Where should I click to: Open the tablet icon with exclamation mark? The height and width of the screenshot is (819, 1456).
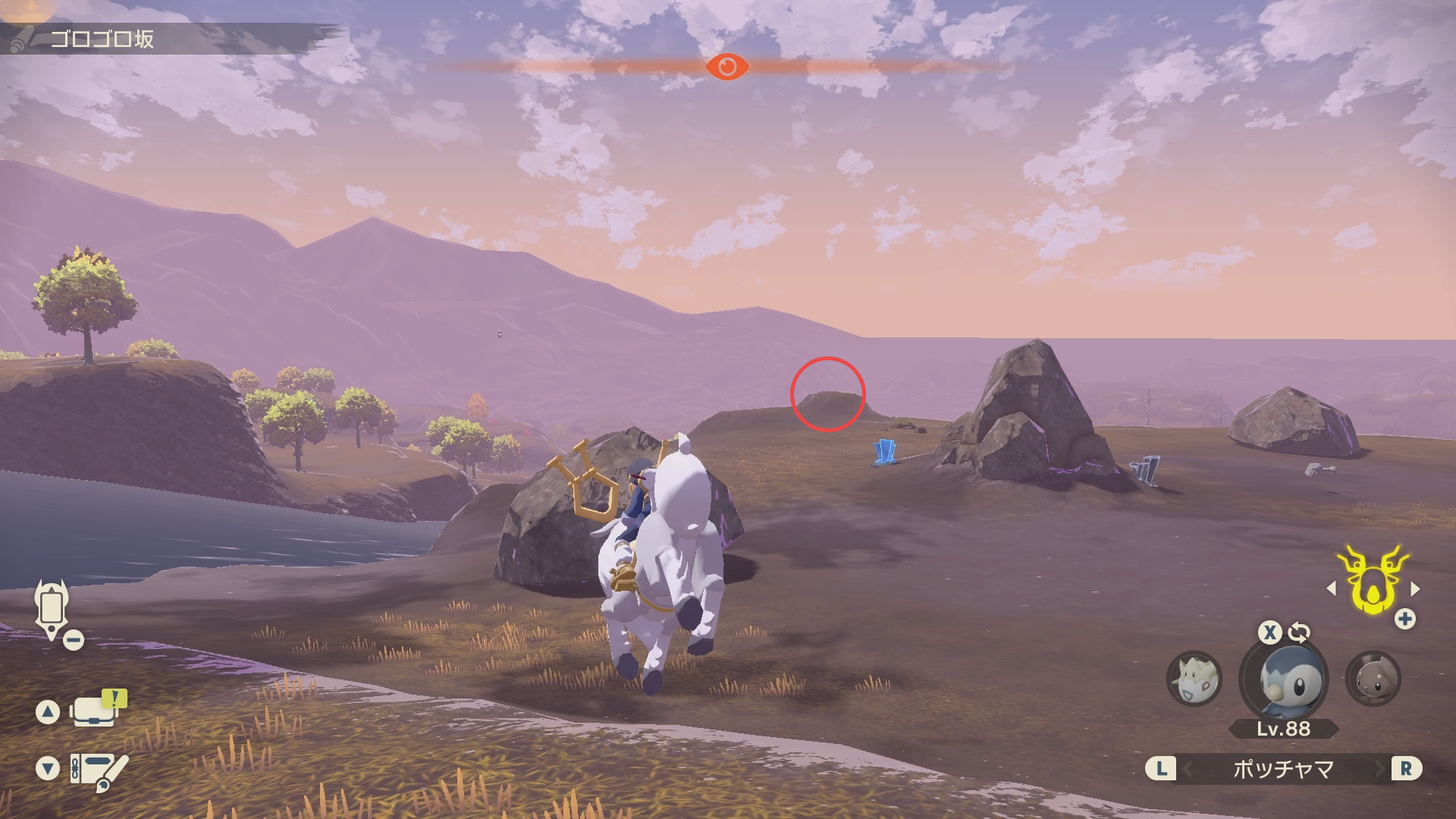coord(97,710)
